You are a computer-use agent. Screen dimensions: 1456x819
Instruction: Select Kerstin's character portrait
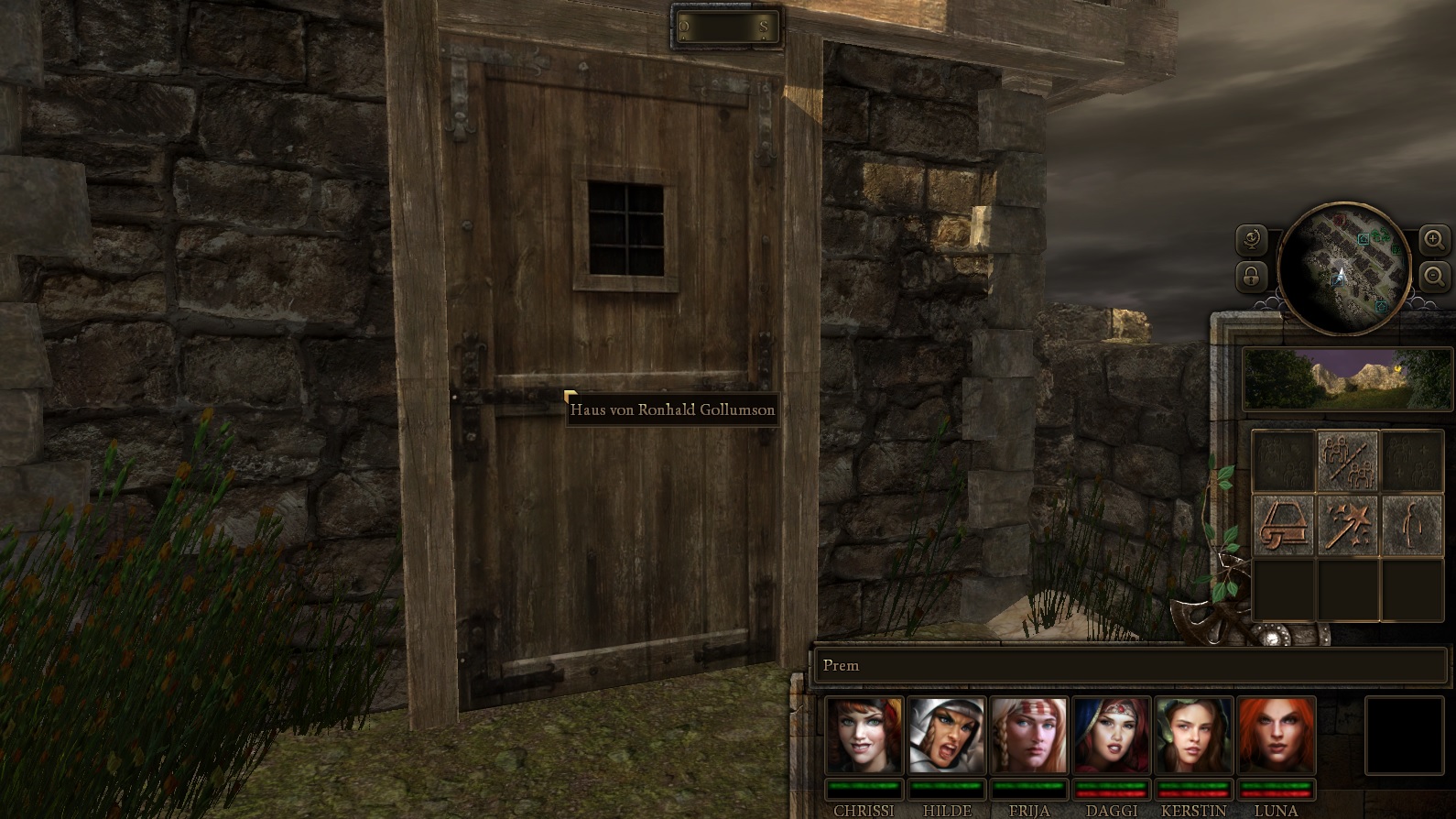point(1193,736)
